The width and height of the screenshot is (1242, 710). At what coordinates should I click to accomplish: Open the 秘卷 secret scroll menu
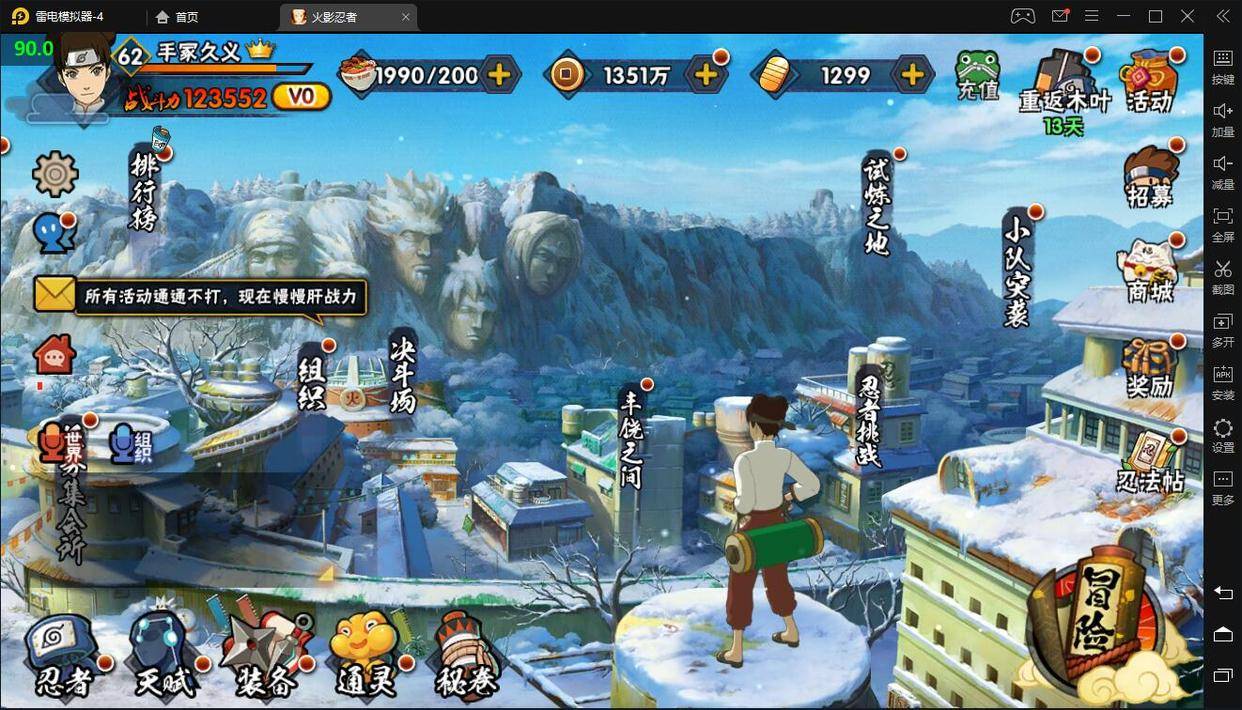pos(464,655)
